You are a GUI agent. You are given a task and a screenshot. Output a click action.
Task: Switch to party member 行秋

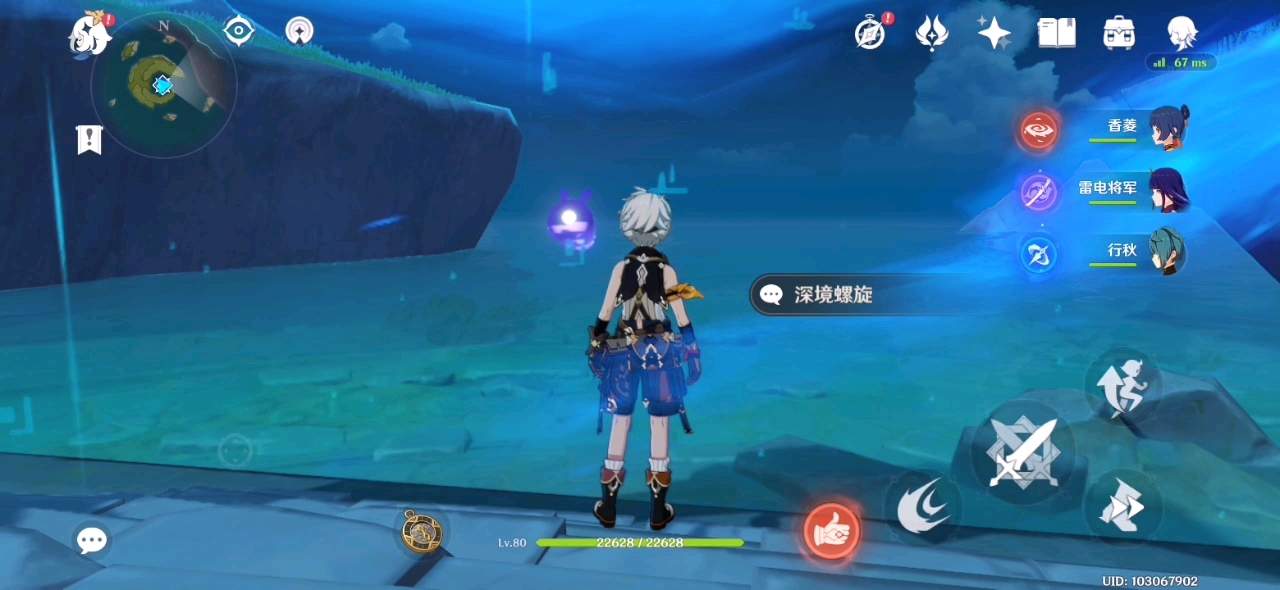tap(1166, 252)
